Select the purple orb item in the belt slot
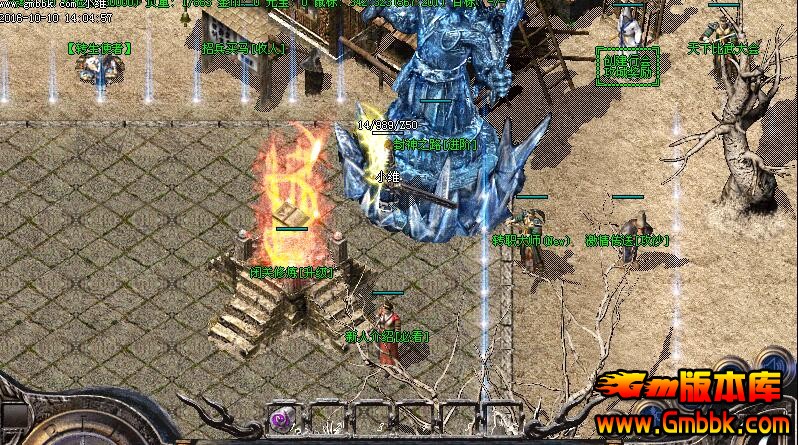This screenshot has height=445, width=798. [x=280, y=418]
